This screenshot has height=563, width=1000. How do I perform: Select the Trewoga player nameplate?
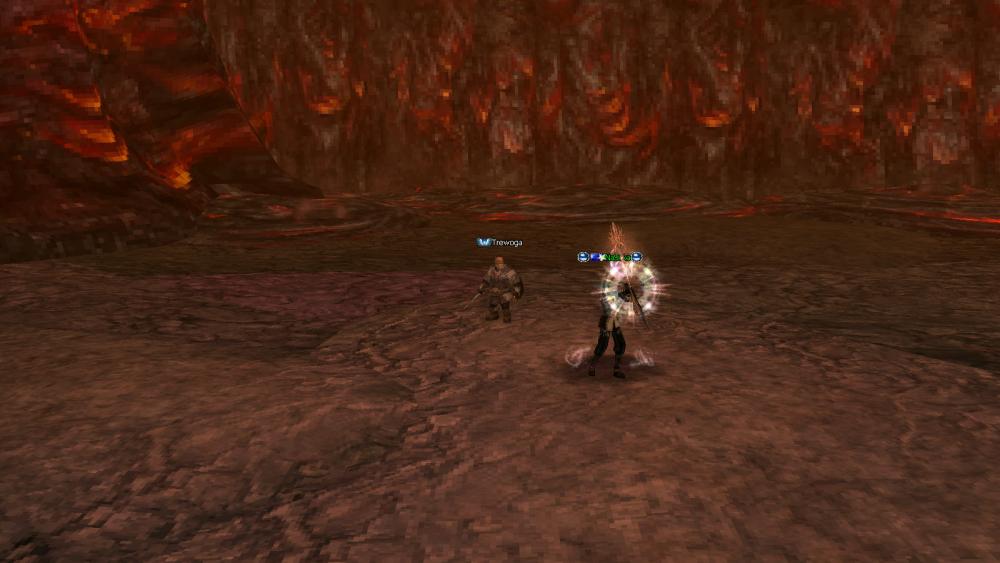[506, 242]
